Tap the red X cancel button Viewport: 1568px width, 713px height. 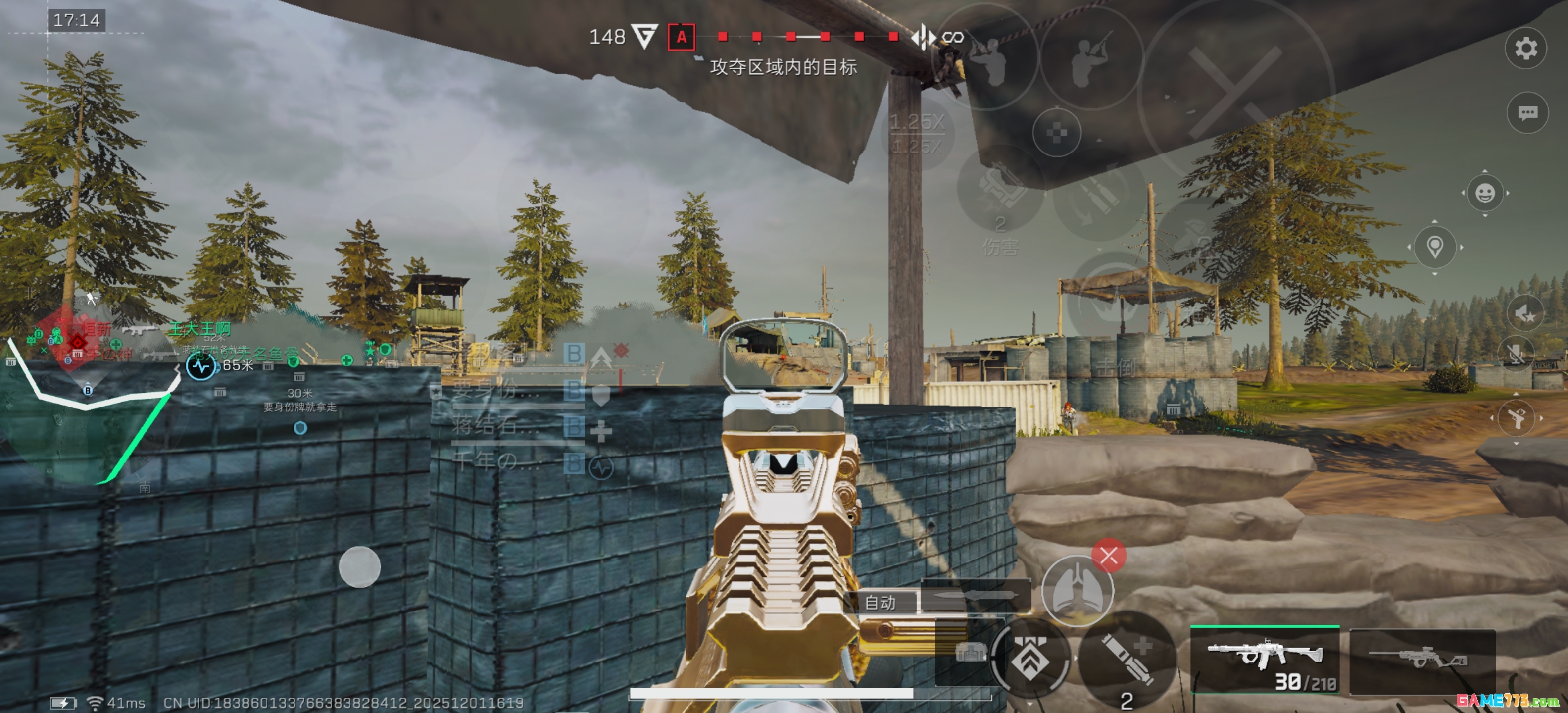click(x=1108, y=556)
